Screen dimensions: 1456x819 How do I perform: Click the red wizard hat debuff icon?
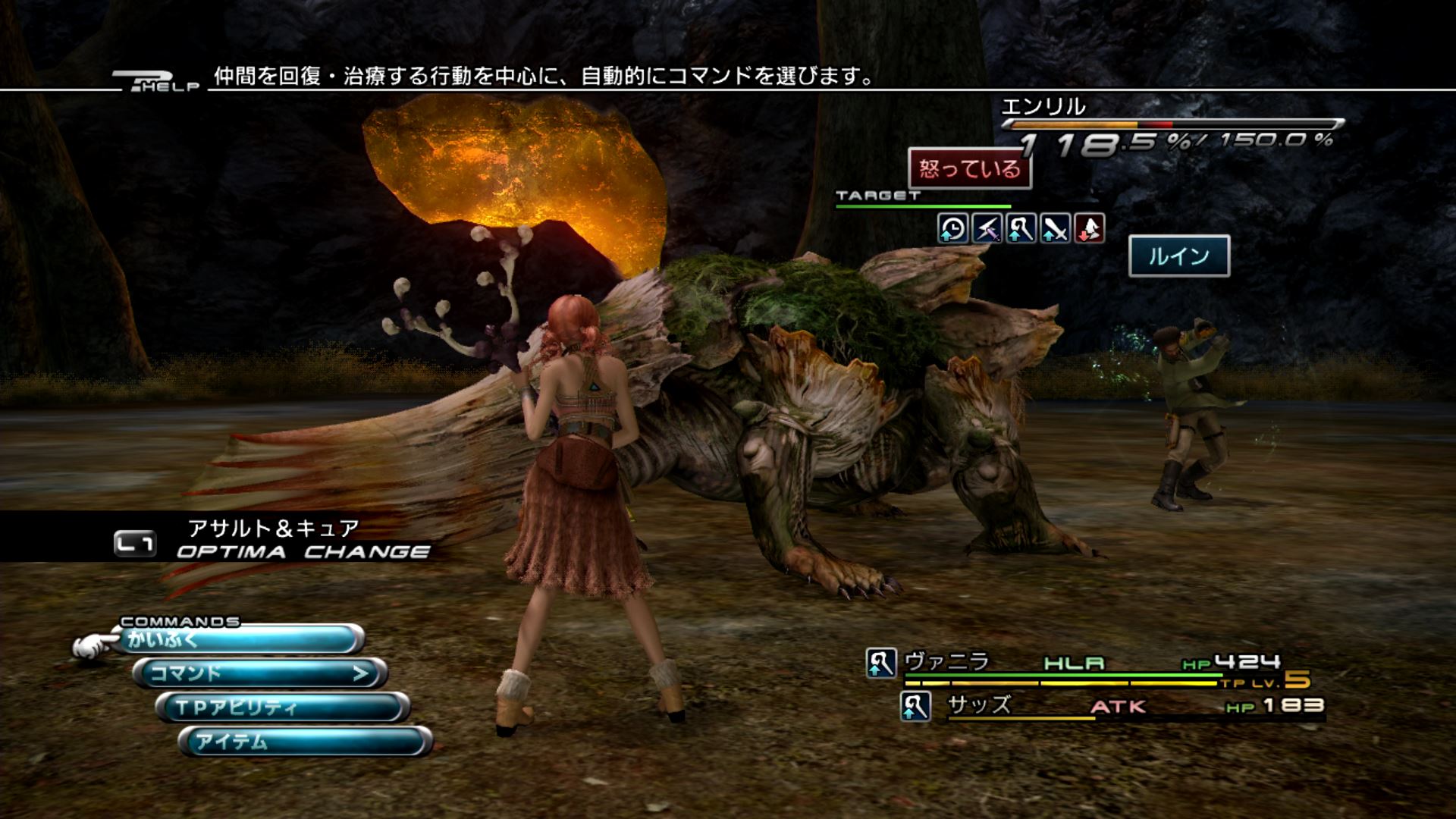pyautogui.click(x=1089, y=228)
